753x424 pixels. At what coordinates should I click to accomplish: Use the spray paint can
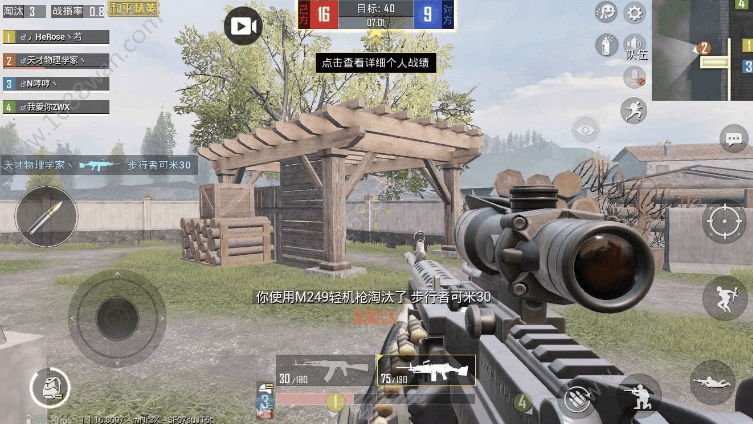tap(606, 45)
